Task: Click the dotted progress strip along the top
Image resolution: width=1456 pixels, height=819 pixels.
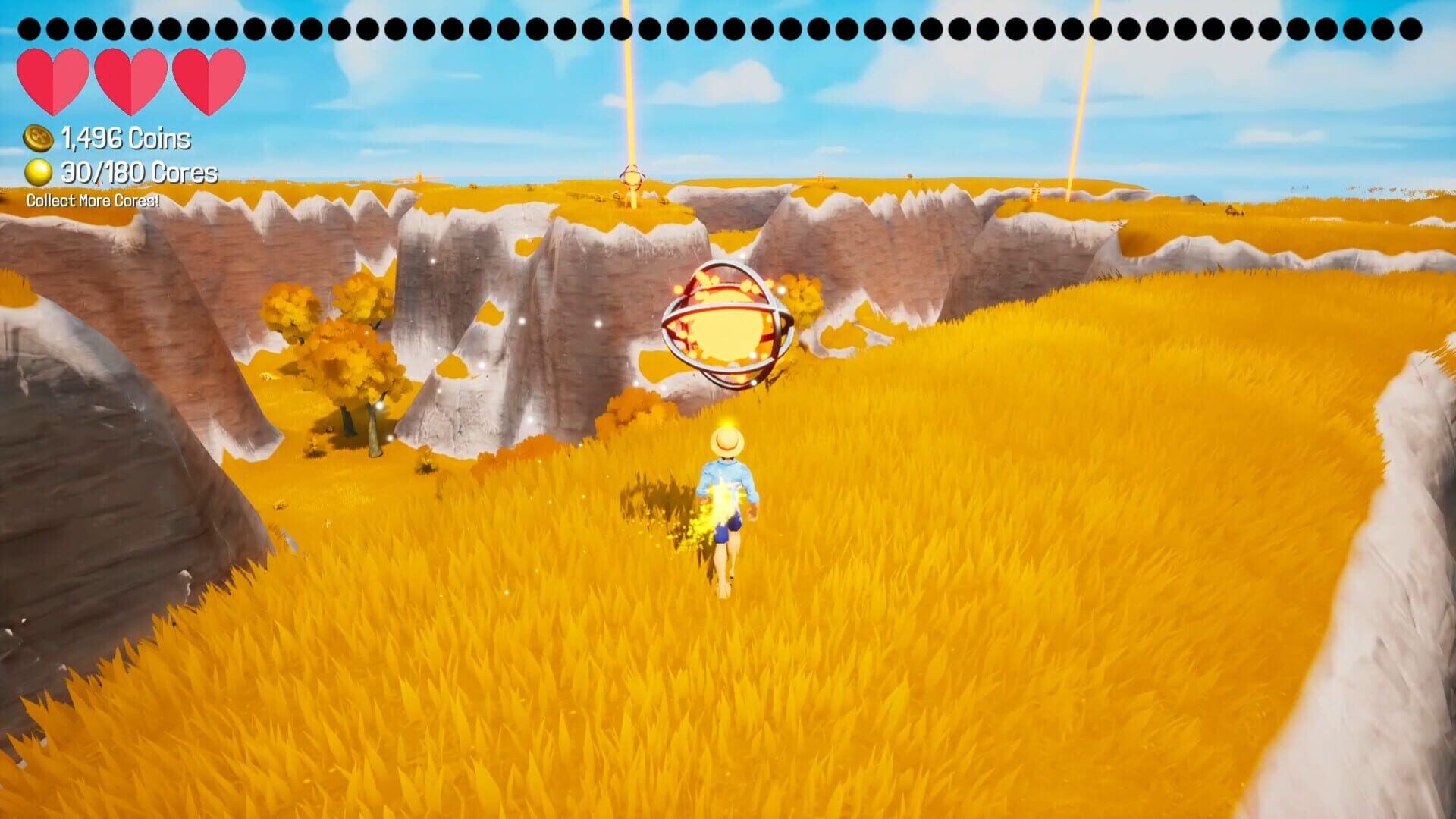Action: (x=728, y=27)
